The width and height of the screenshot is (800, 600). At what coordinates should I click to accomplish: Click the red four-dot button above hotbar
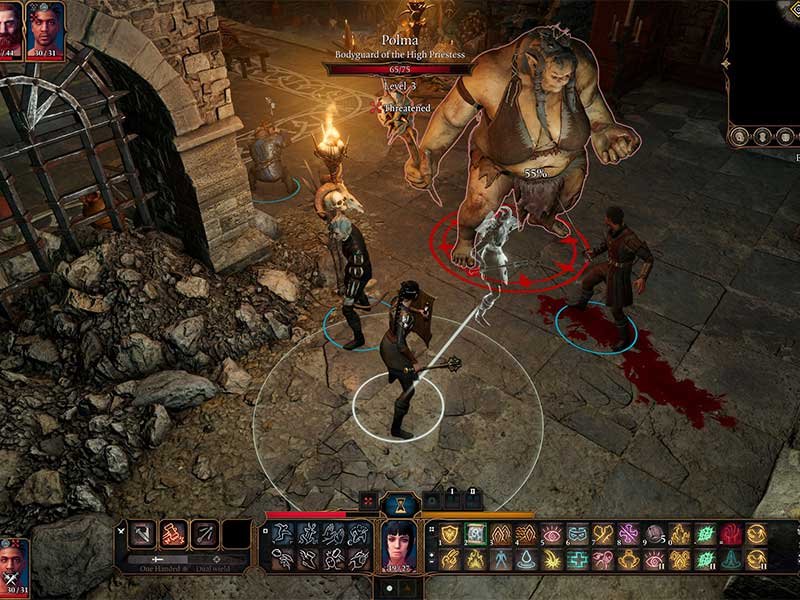tap(368, 500)
